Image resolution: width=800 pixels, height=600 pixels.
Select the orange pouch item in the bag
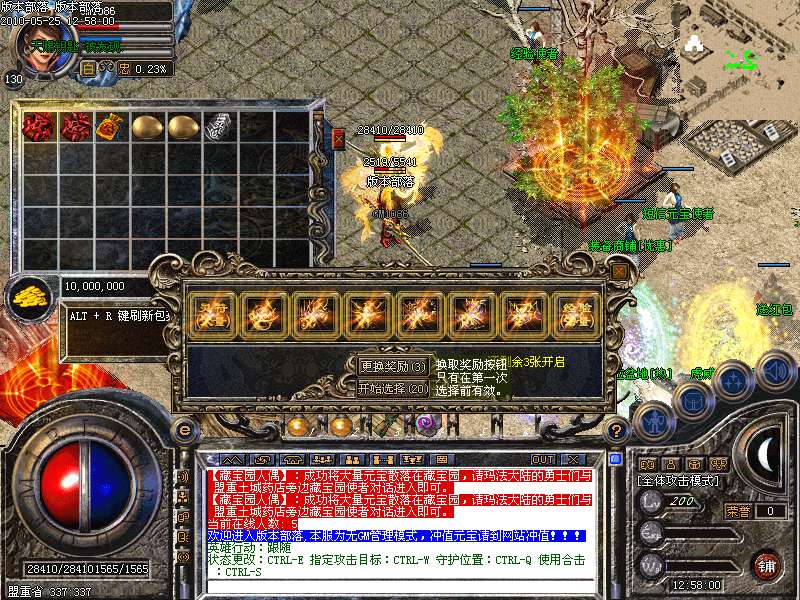coord(112,127)
